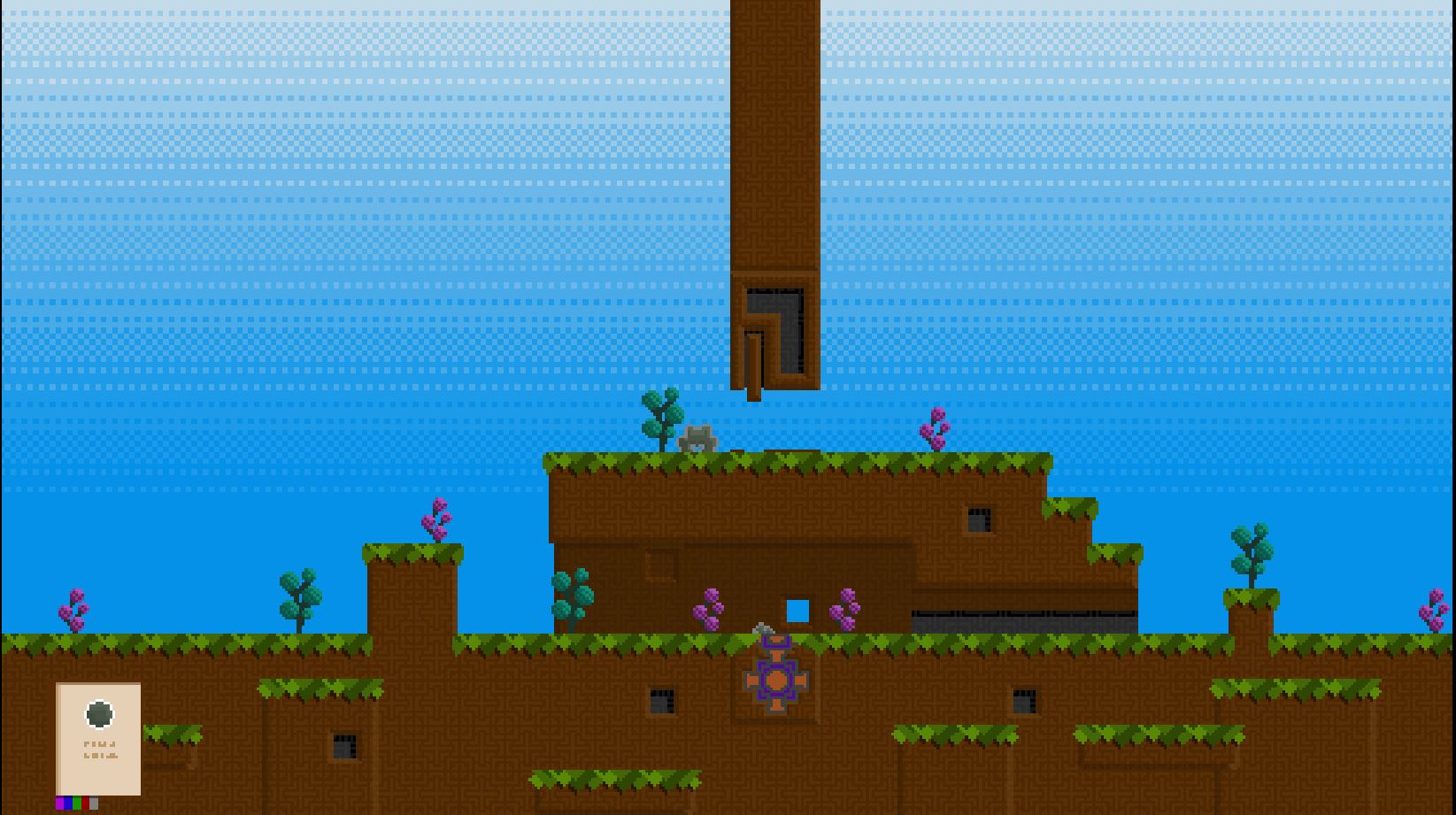Expand the blue square opening in the wall
The height and width of the screenshot is (815, 1456).
click(x=797, y=609)
